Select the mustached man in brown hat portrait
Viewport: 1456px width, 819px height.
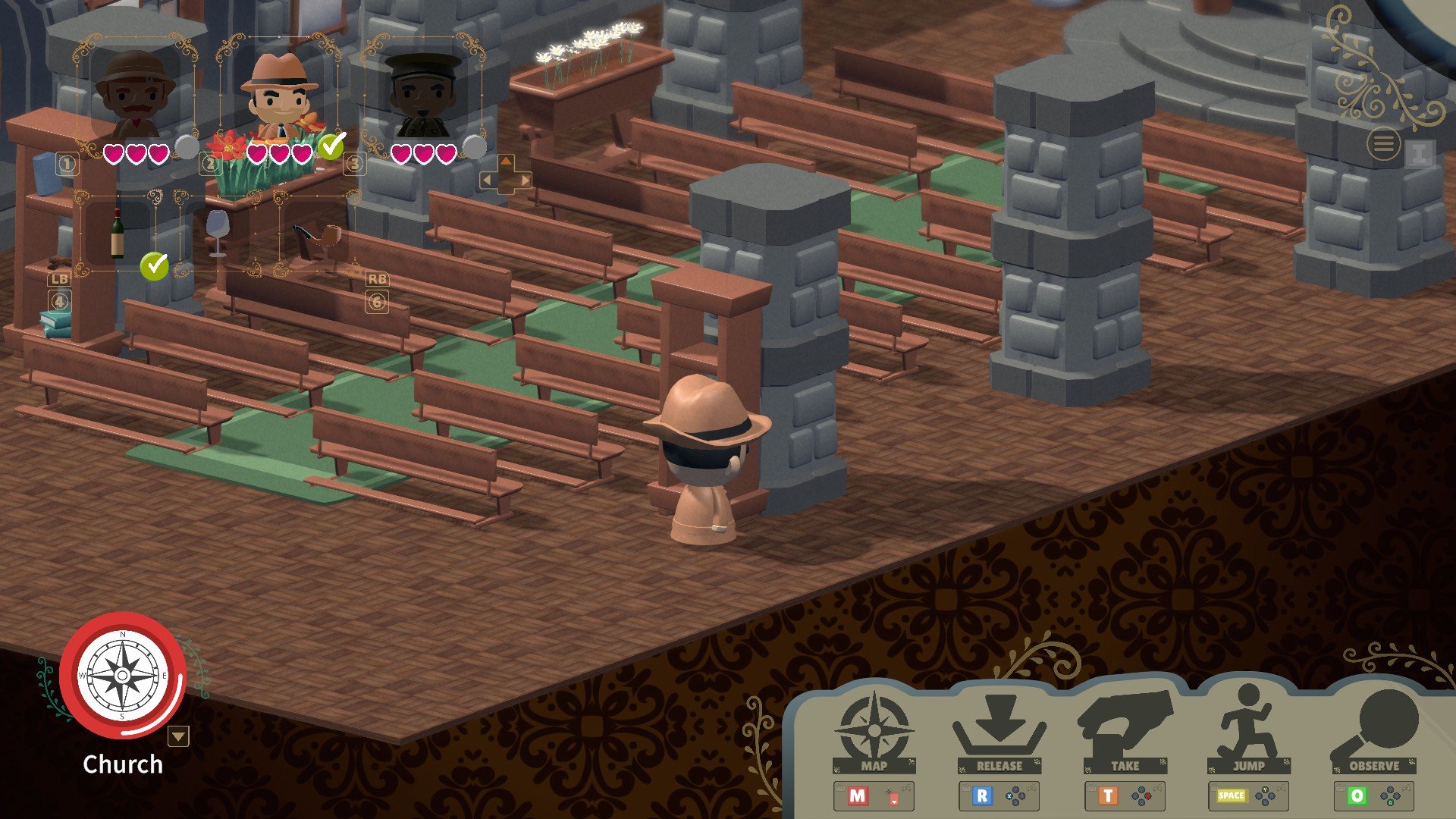point(135,95)
